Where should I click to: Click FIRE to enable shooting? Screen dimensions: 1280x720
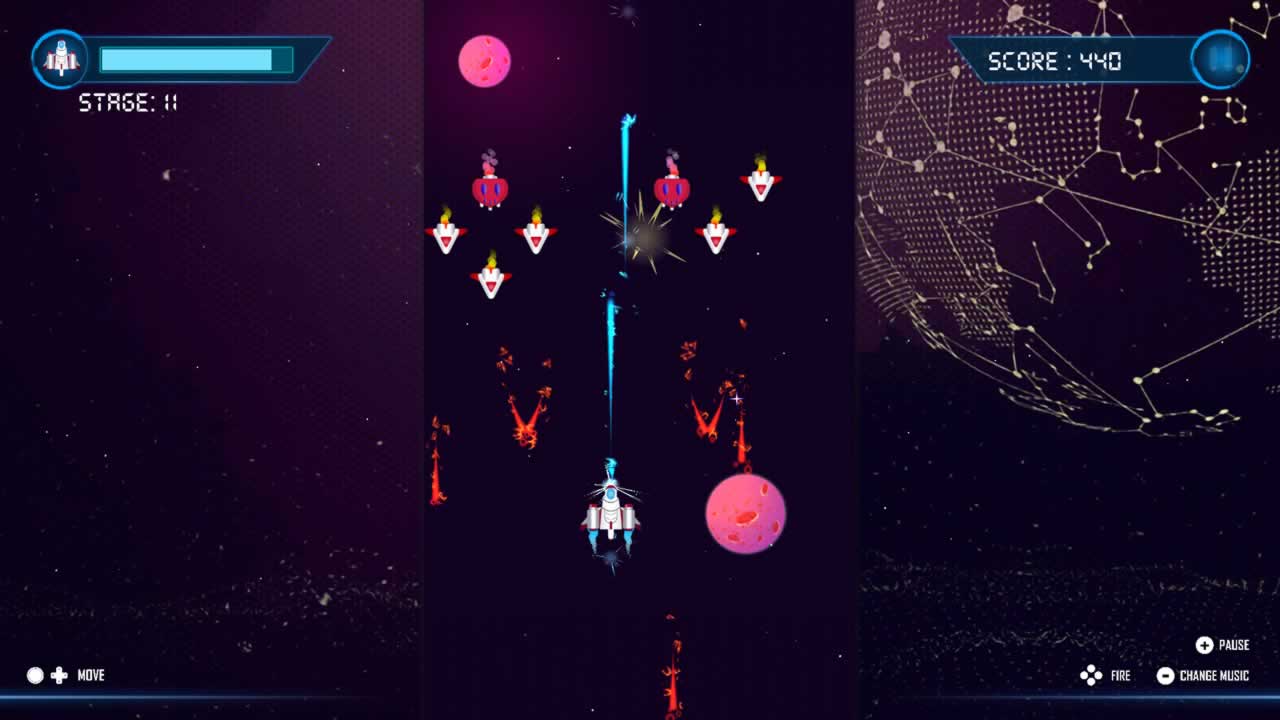pyautogui.click(x=1121, y=675)
